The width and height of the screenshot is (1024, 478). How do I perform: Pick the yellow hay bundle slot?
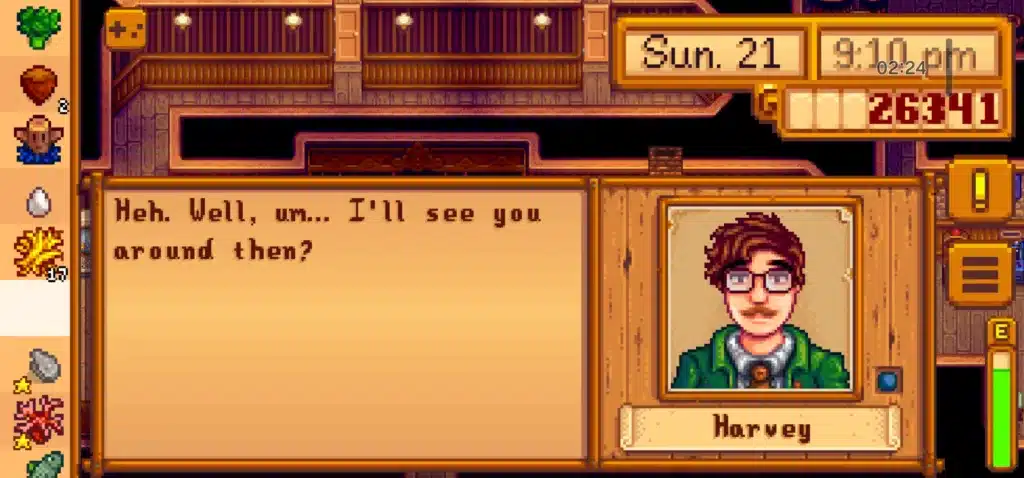pyautogui.click(x=39, y=252)
